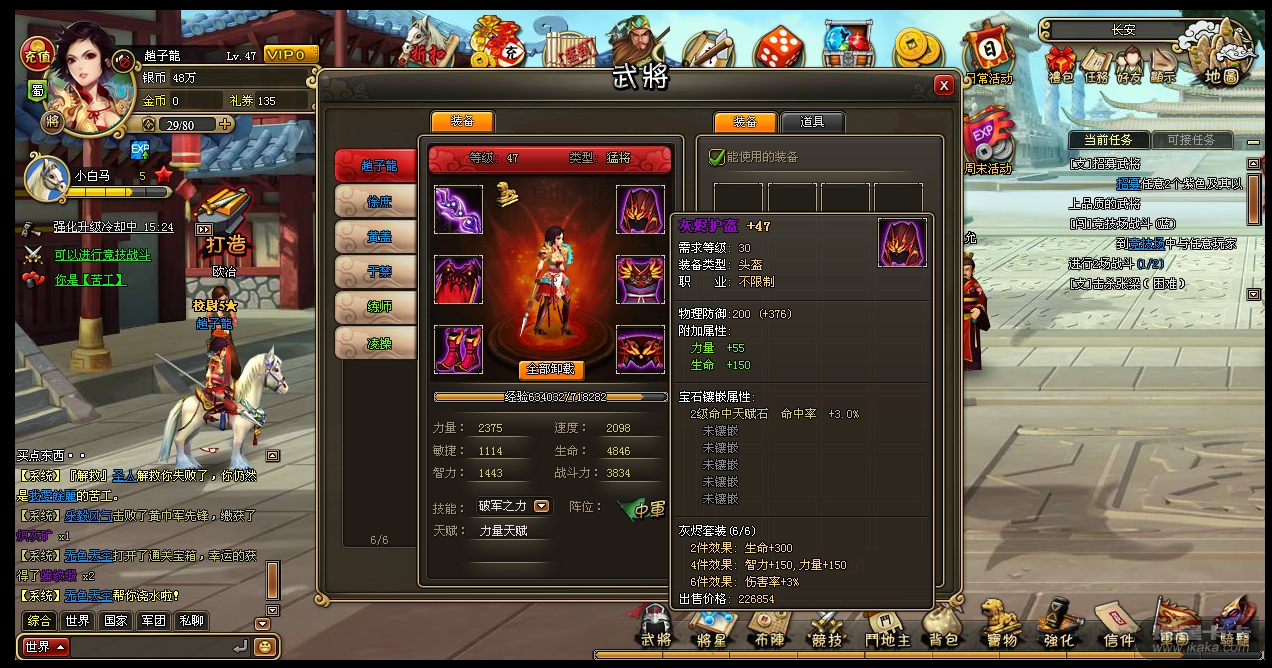Viewport: 1272px width, 668px height.
Task: Open the 背包 bag from bottom bar
Action: point(942,628)
